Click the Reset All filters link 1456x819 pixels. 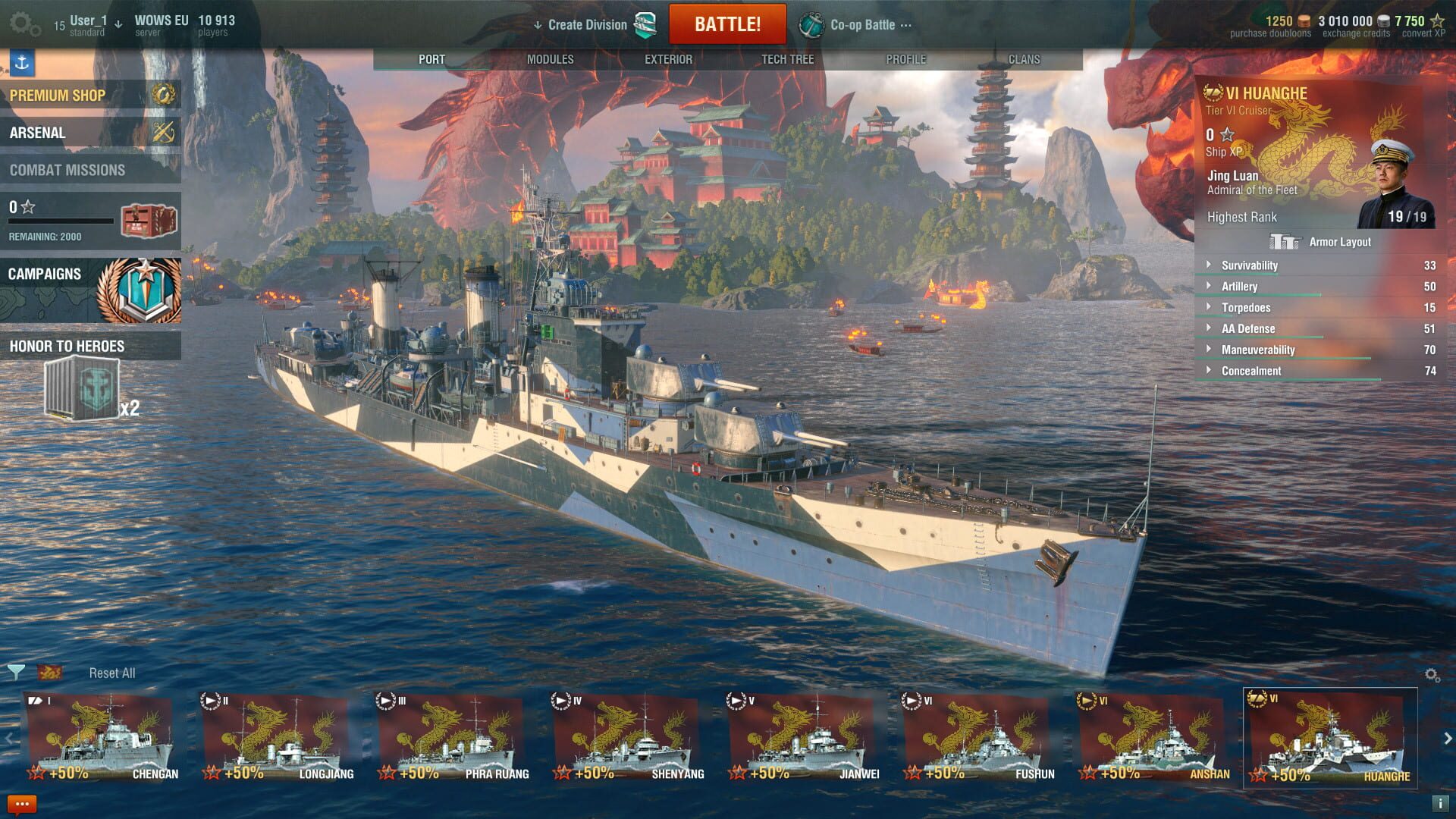coord(112,672)
